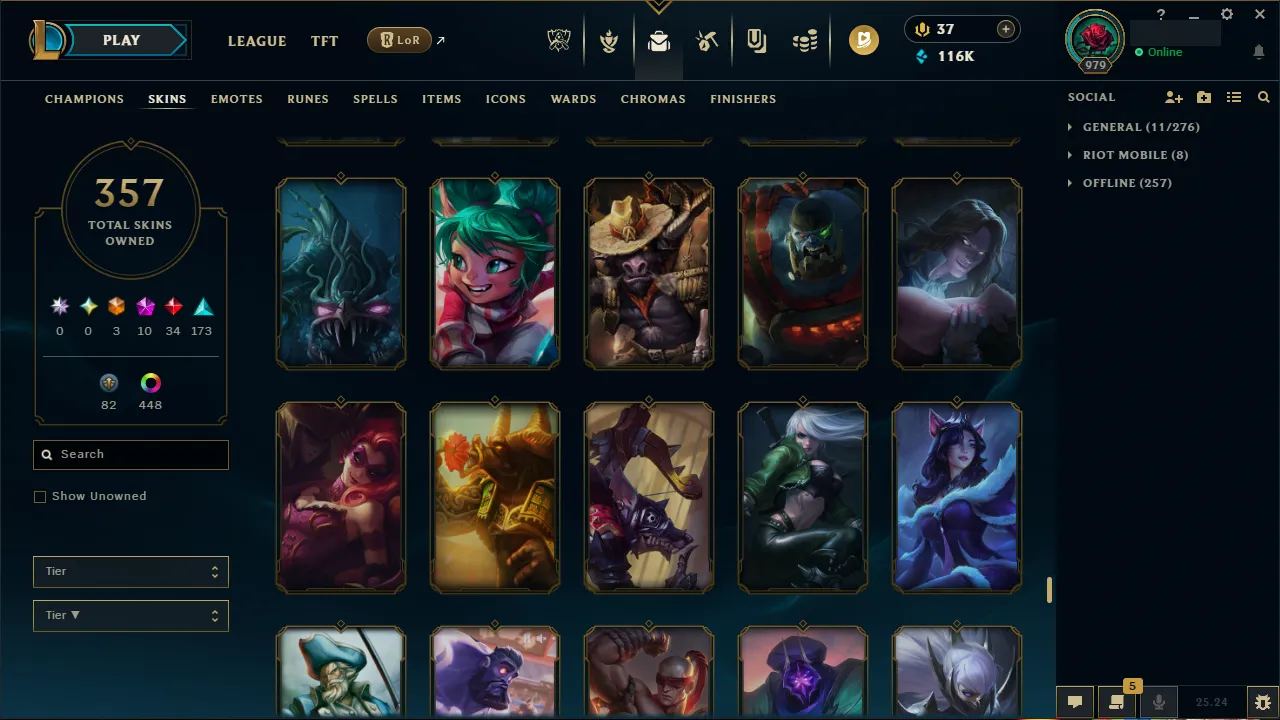Click inside the skin Search field
Image resolution: width=1280 pixels, height=720 pixels.
click(130, 454)
